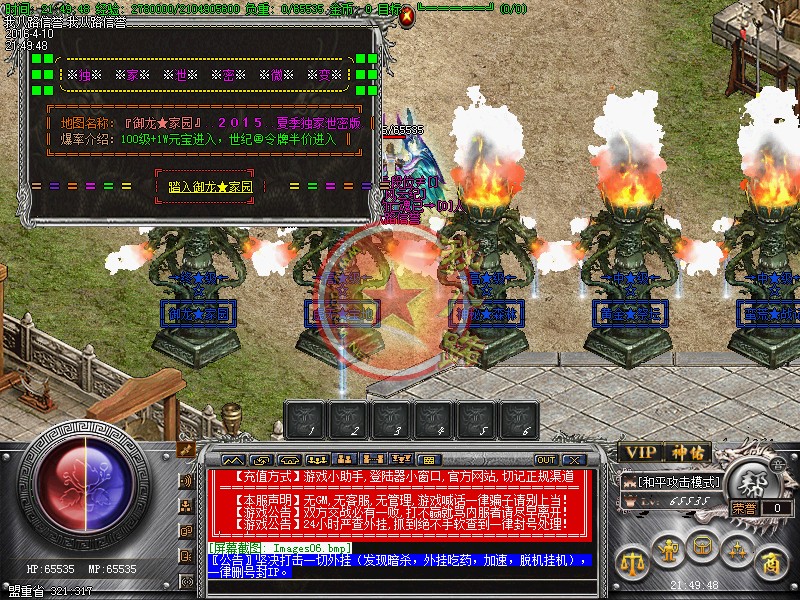Select hotbar slot number 6
Screen dimensions: 800x600
[525, 420]
